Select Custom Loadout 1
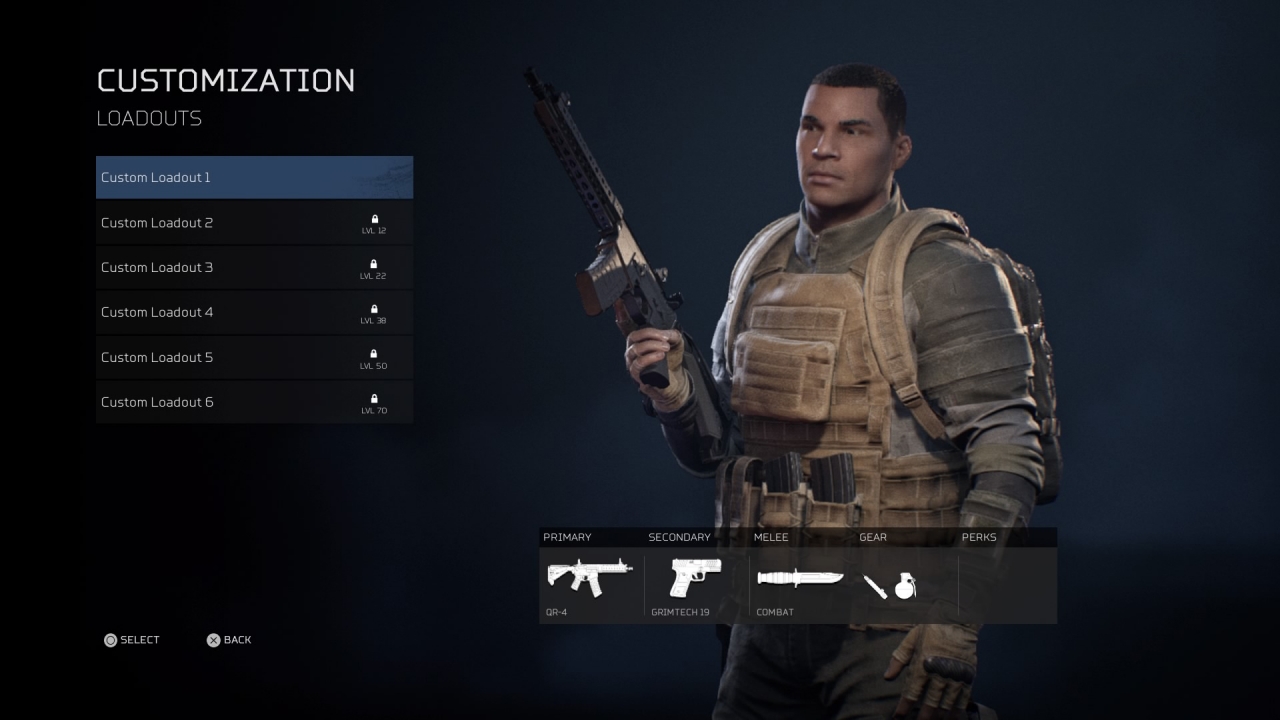The image size is (1280, 720). click(x=254, y=178)
